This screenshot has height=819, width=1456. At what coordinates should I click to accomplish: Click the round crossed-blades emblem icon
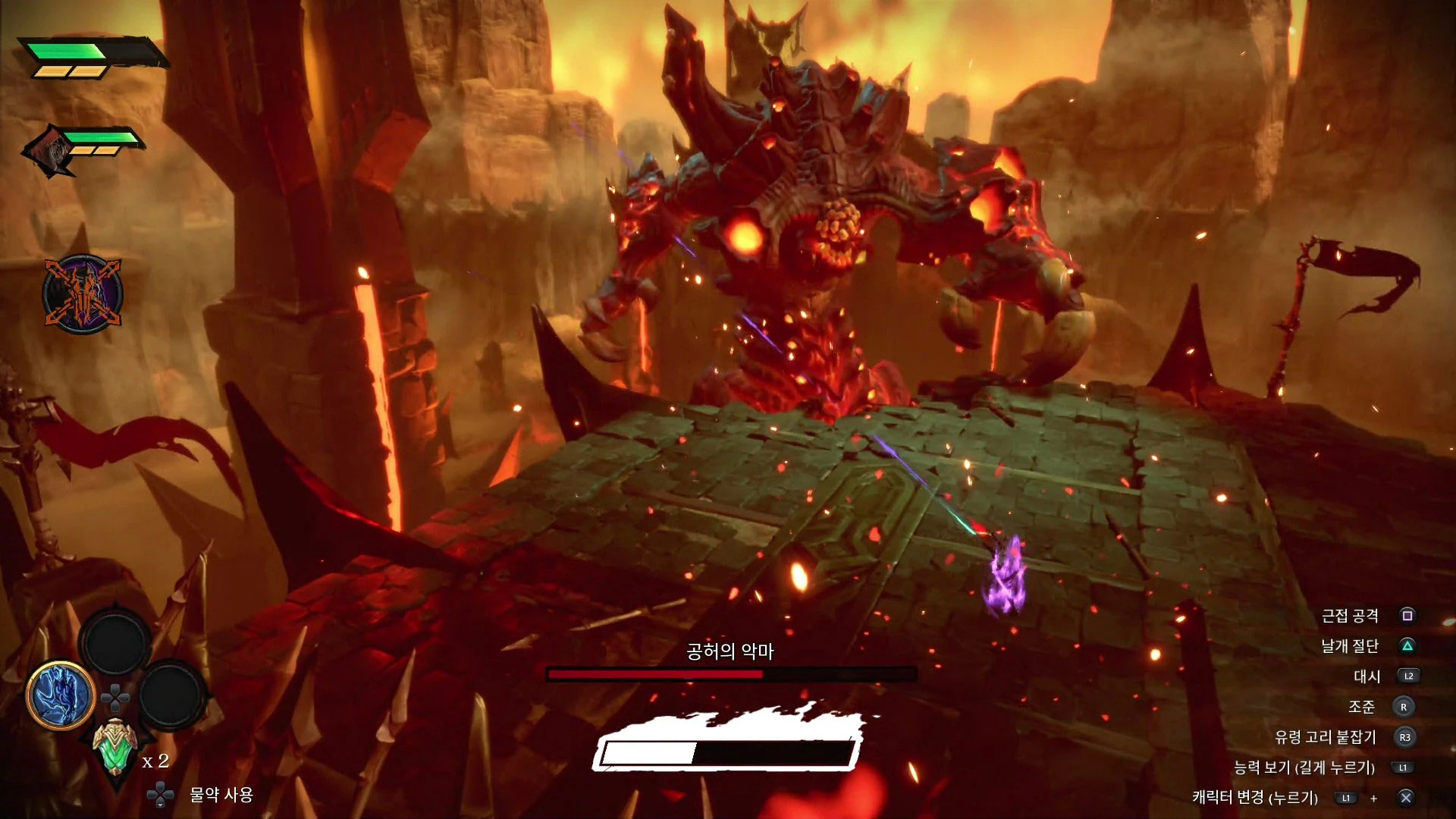[x=82, y=293]
